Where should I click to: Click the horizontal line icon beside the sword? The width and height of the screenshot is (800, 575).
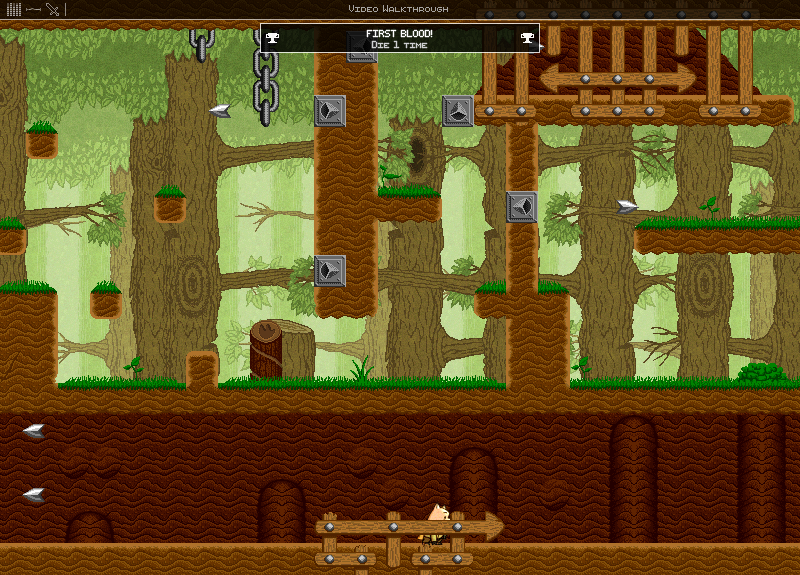(33, 9)
